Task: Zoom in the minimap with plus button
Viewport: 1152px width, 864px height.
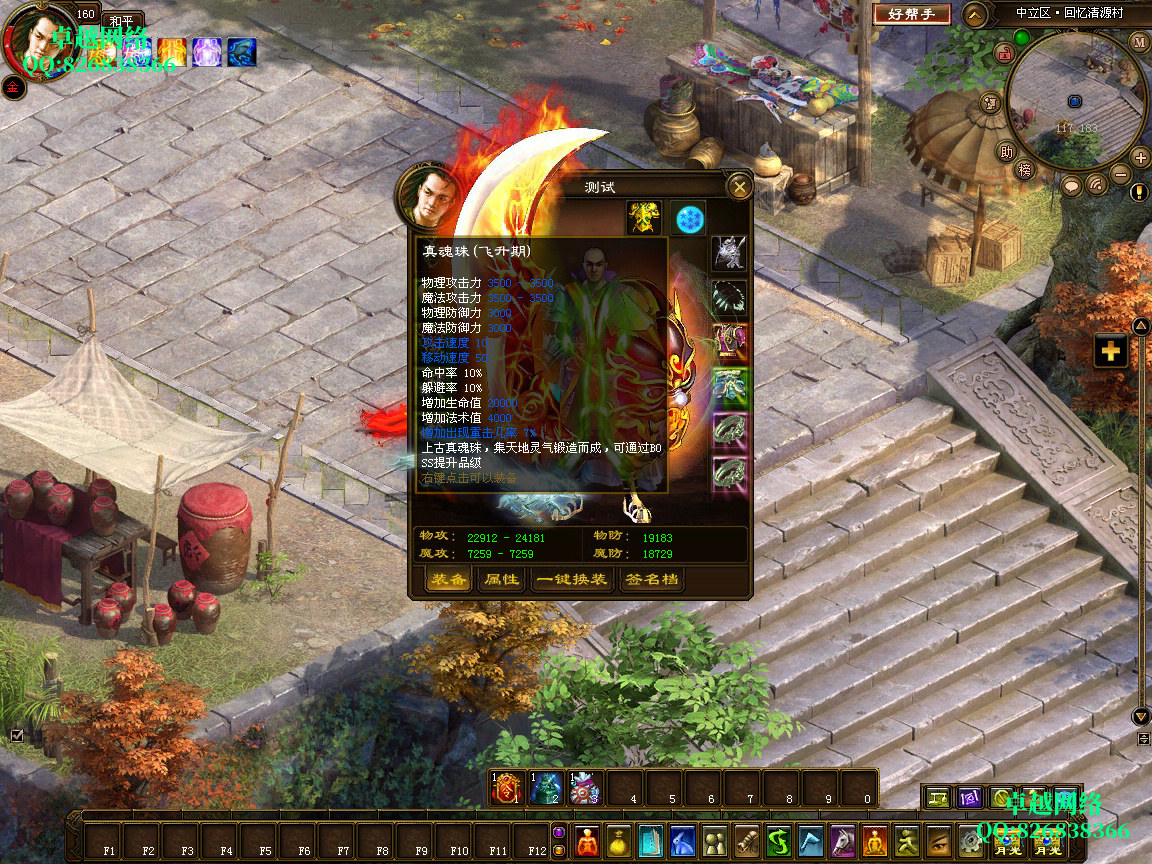Action: [x=1140, y=157]
